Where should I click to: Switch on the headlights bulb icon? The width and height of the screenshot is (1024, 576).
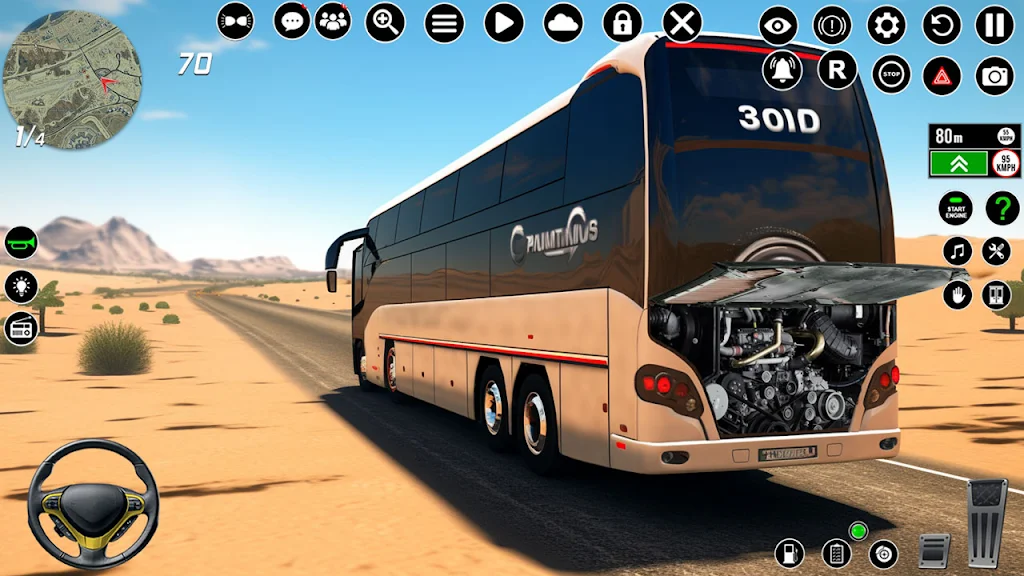click(21, 286)
